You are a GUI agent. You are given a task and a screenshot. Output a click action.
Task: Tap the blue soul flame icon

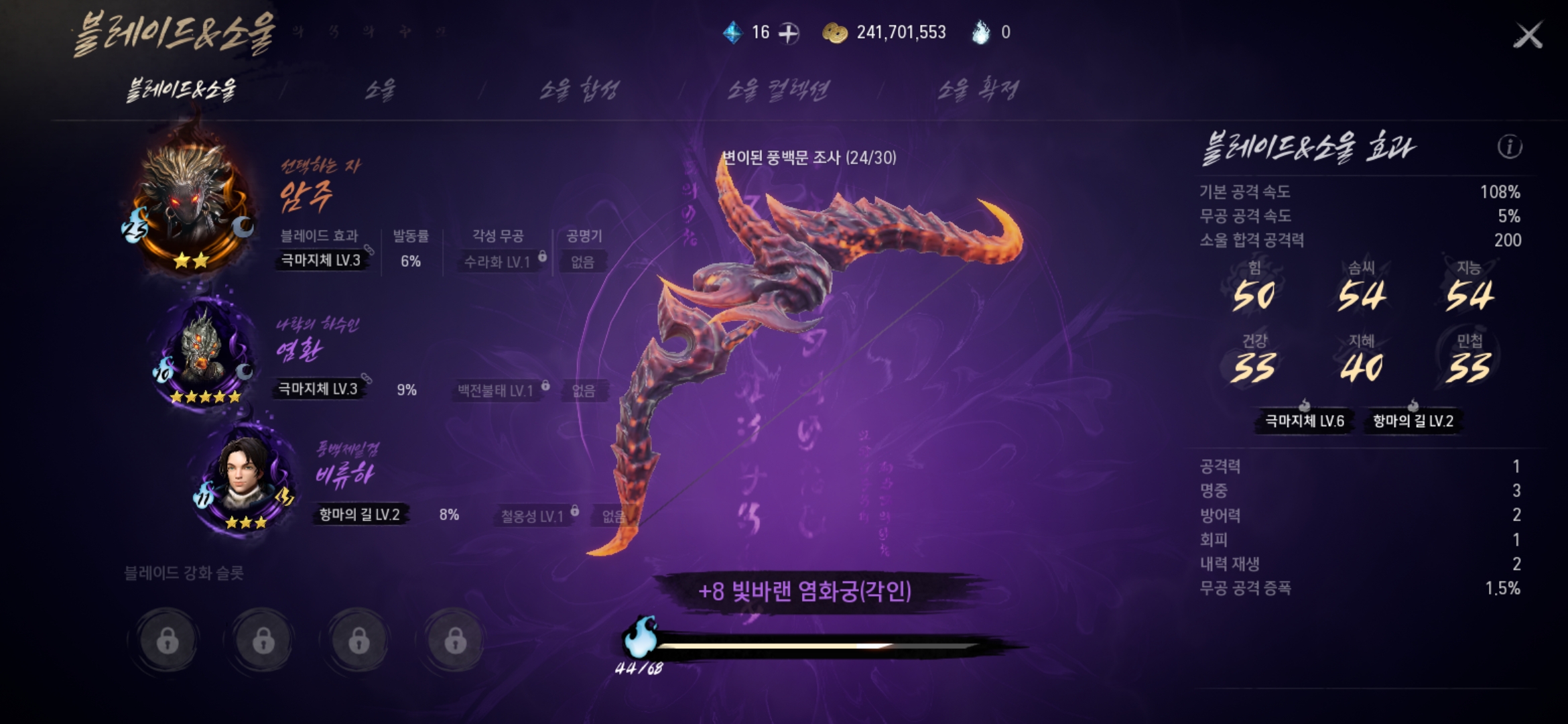640,637
